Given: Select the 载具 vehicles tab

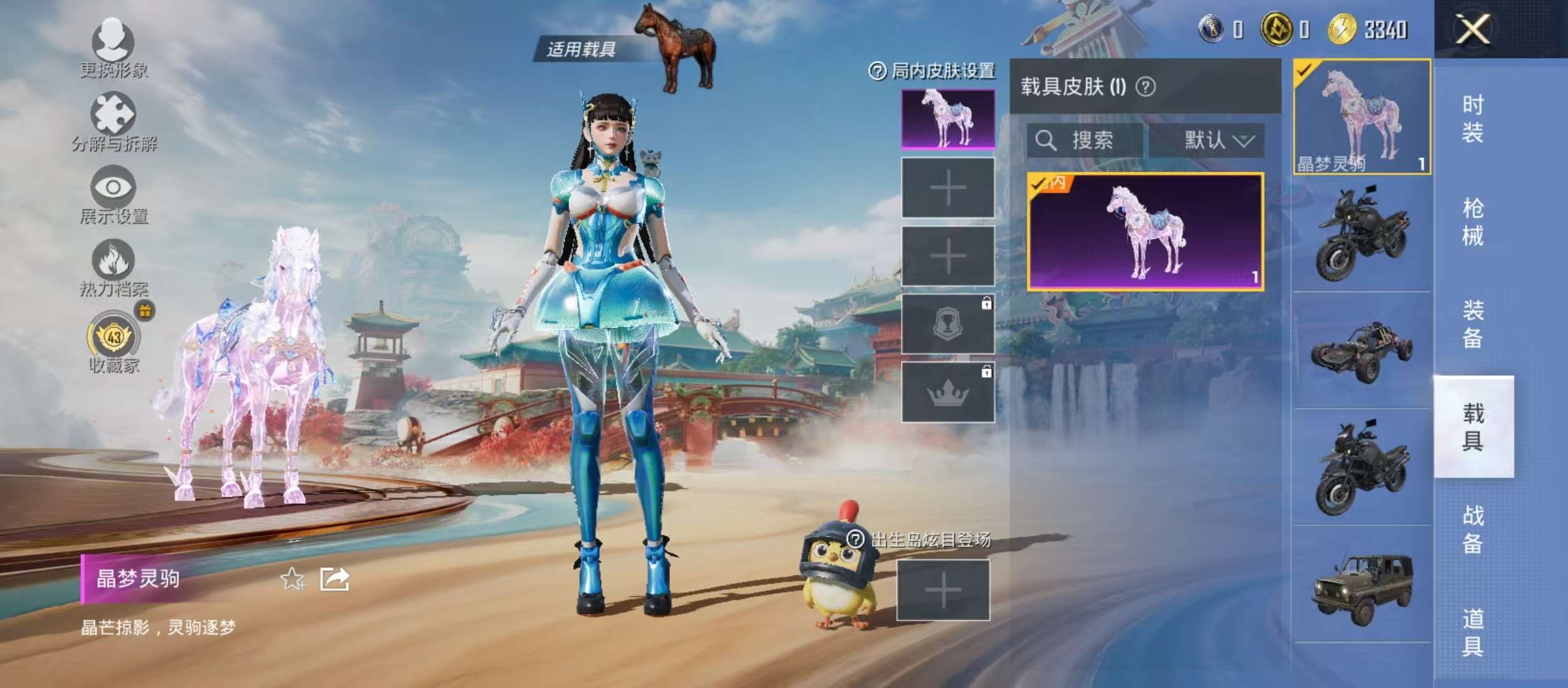Looking at the screenshot, I should 1472,427.
